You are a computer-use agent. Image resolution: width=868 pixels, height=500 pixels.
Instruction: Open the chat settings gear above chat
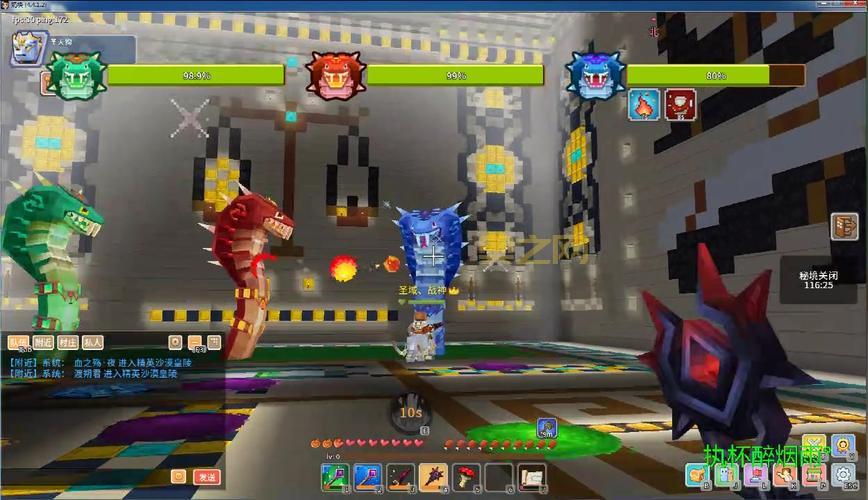[x=175, y=341]
